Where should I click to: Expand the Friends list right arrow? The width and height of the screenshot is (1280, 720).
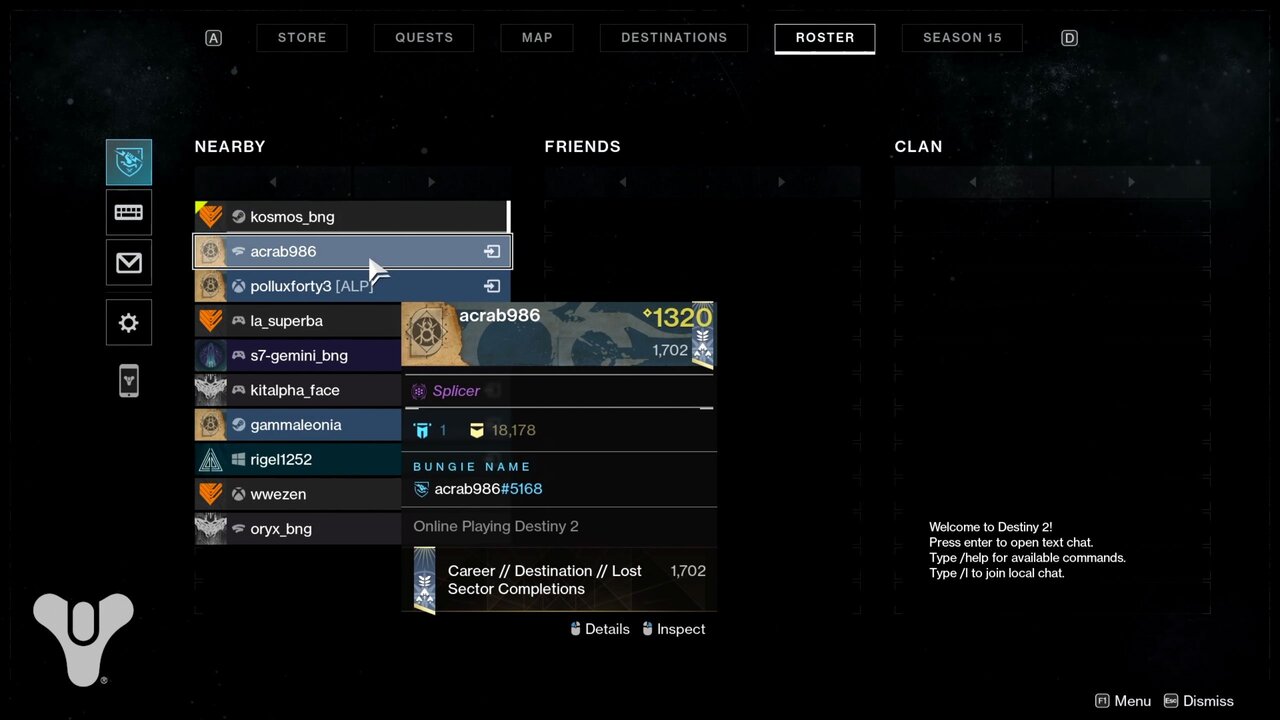(x=780, y=181)
